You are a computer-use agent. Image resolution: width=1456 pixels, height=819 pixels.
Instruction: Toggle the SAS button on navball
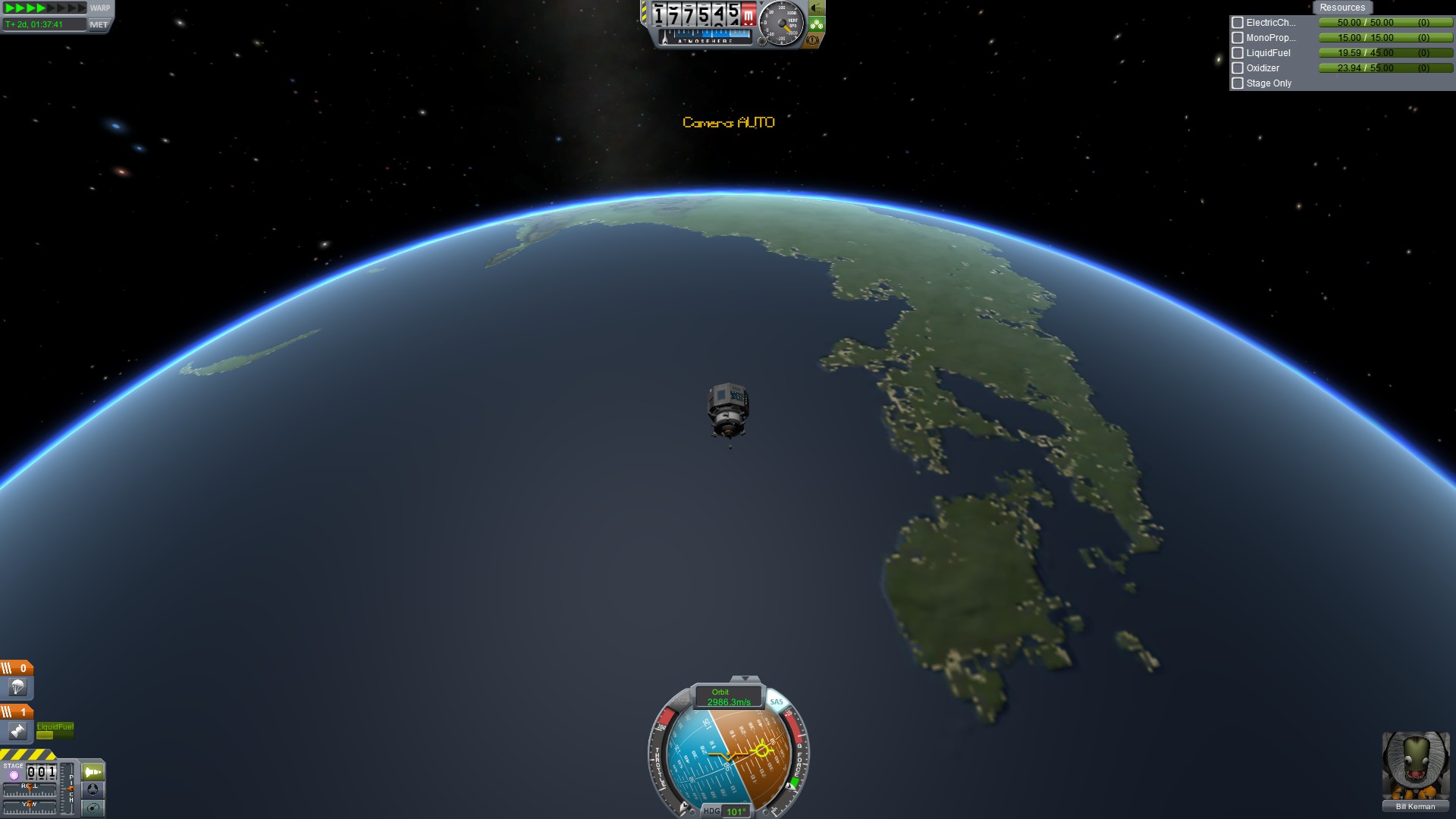tap(777, 701)
